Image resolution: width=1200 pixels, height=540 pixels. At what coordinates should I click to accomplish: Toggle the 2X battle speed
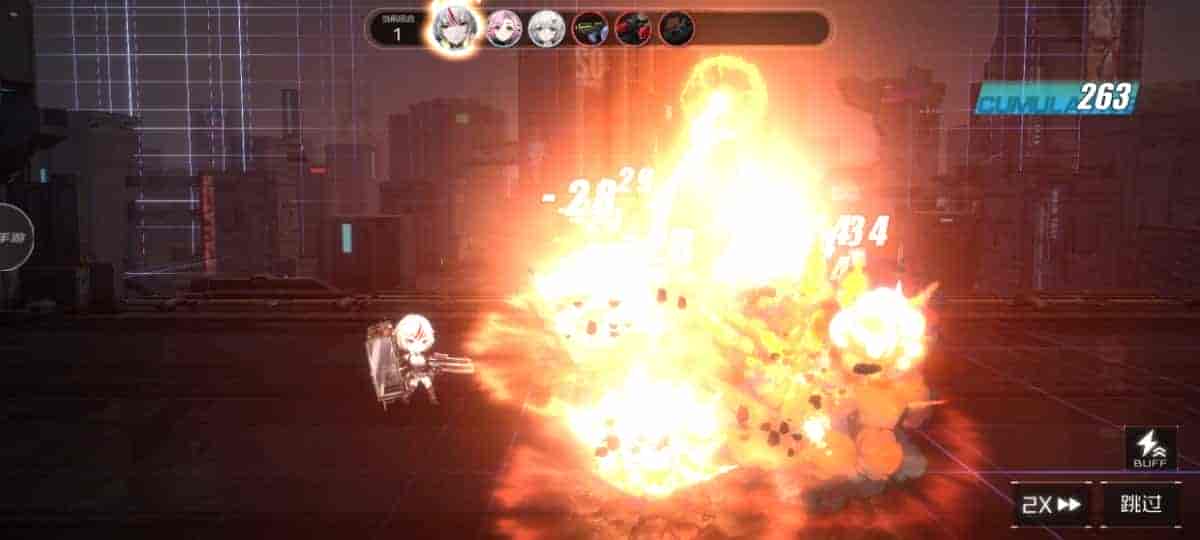pos(1052,503)
